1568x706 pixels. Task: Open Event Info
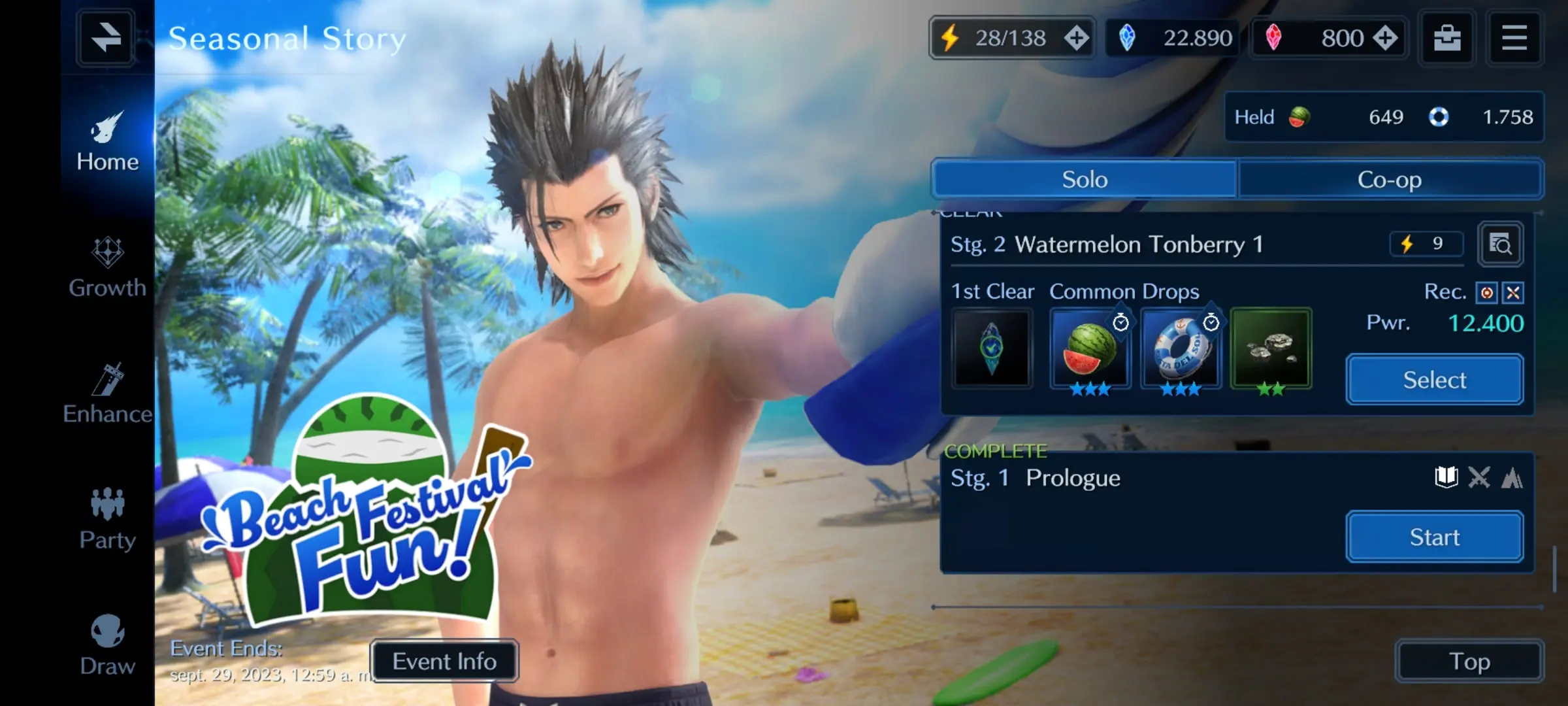click(x=444, y=662)
